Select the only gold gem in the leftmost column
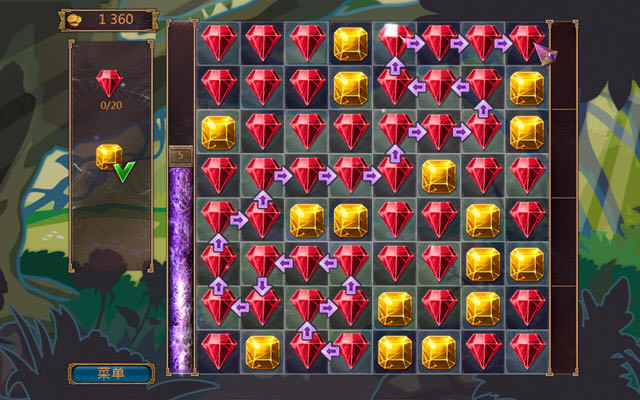The image size is (640, 400). 218,132
